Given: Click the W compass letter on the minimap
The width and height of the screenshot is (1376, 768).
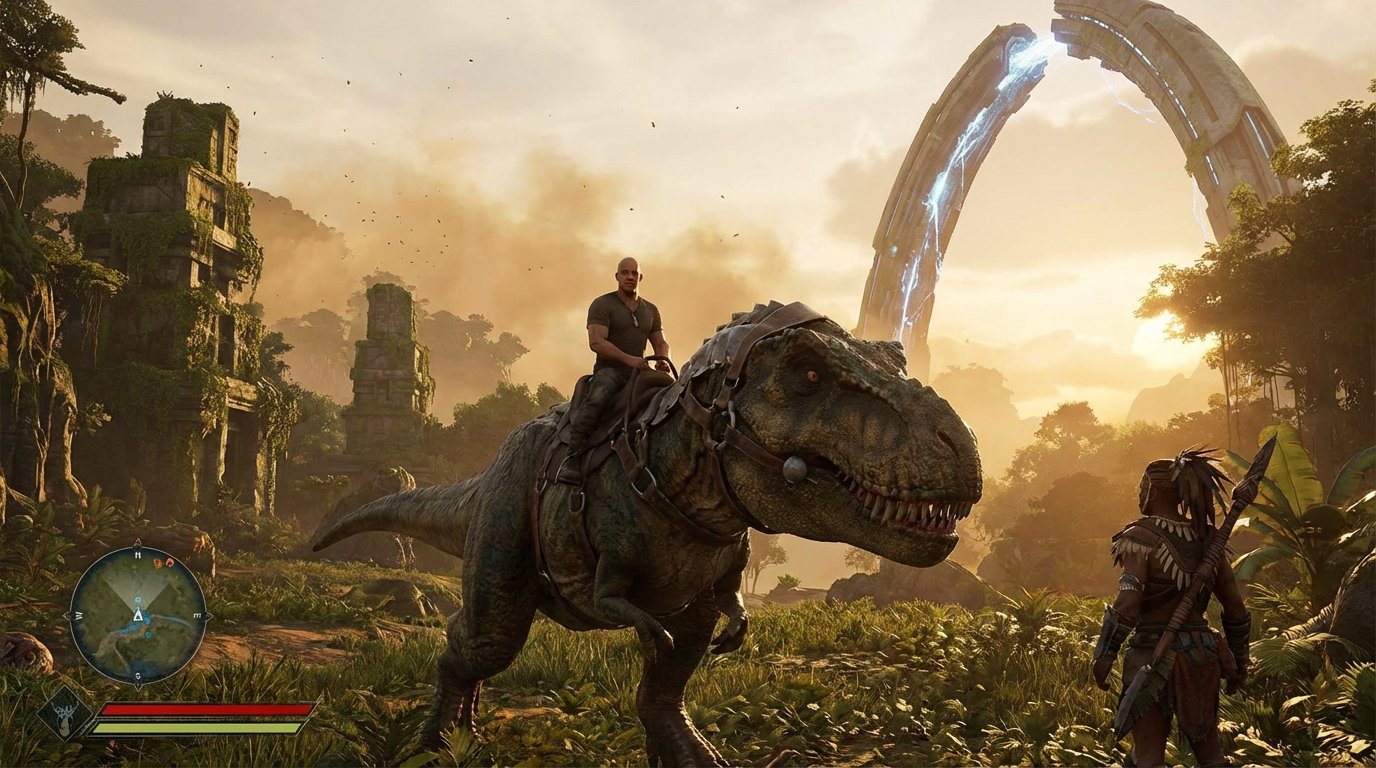Looking at the screenshot, I should tap(79, 614).
